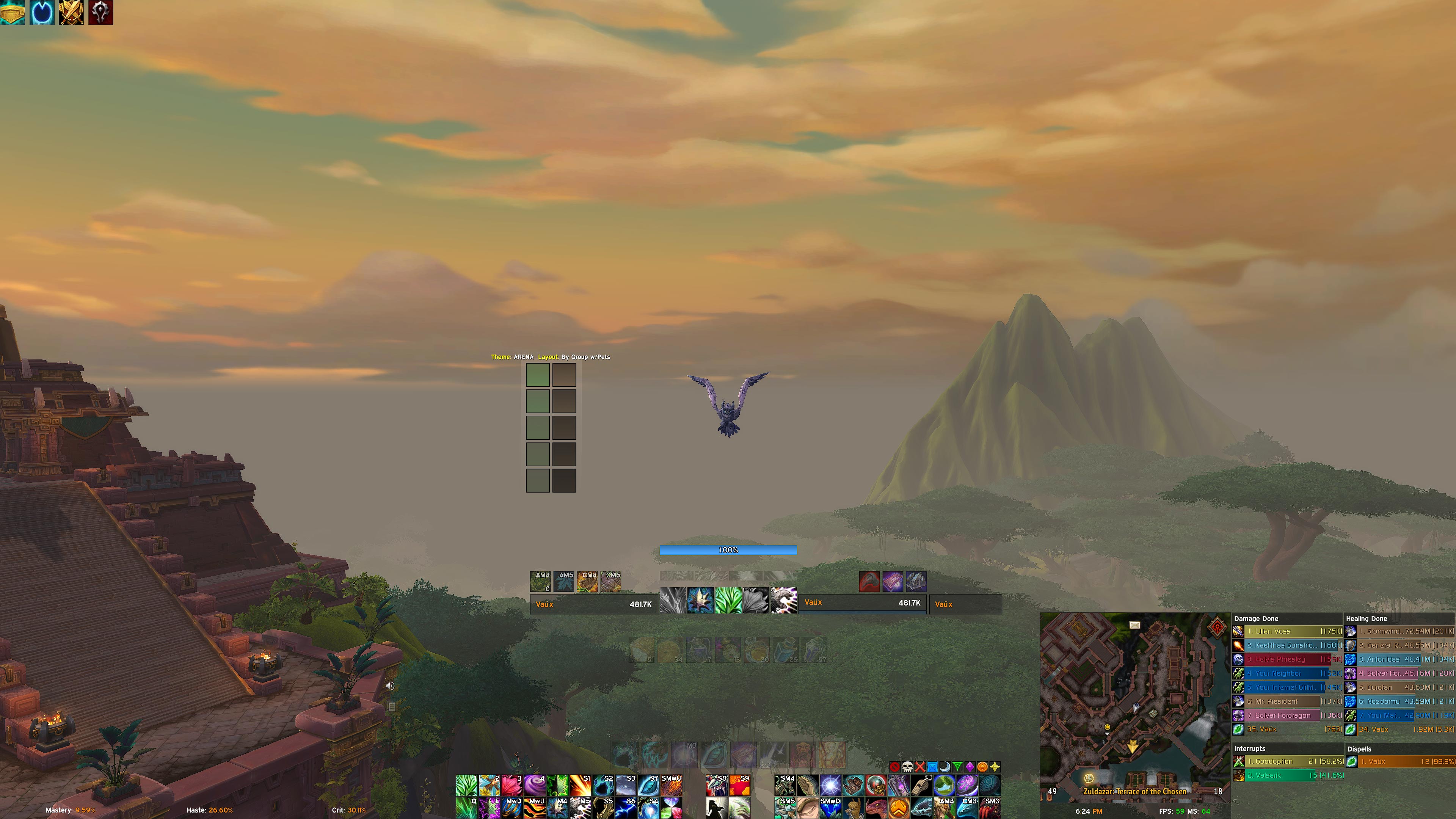Use the silver whistle item
The image size is (1456, 819).
(921, 785)
